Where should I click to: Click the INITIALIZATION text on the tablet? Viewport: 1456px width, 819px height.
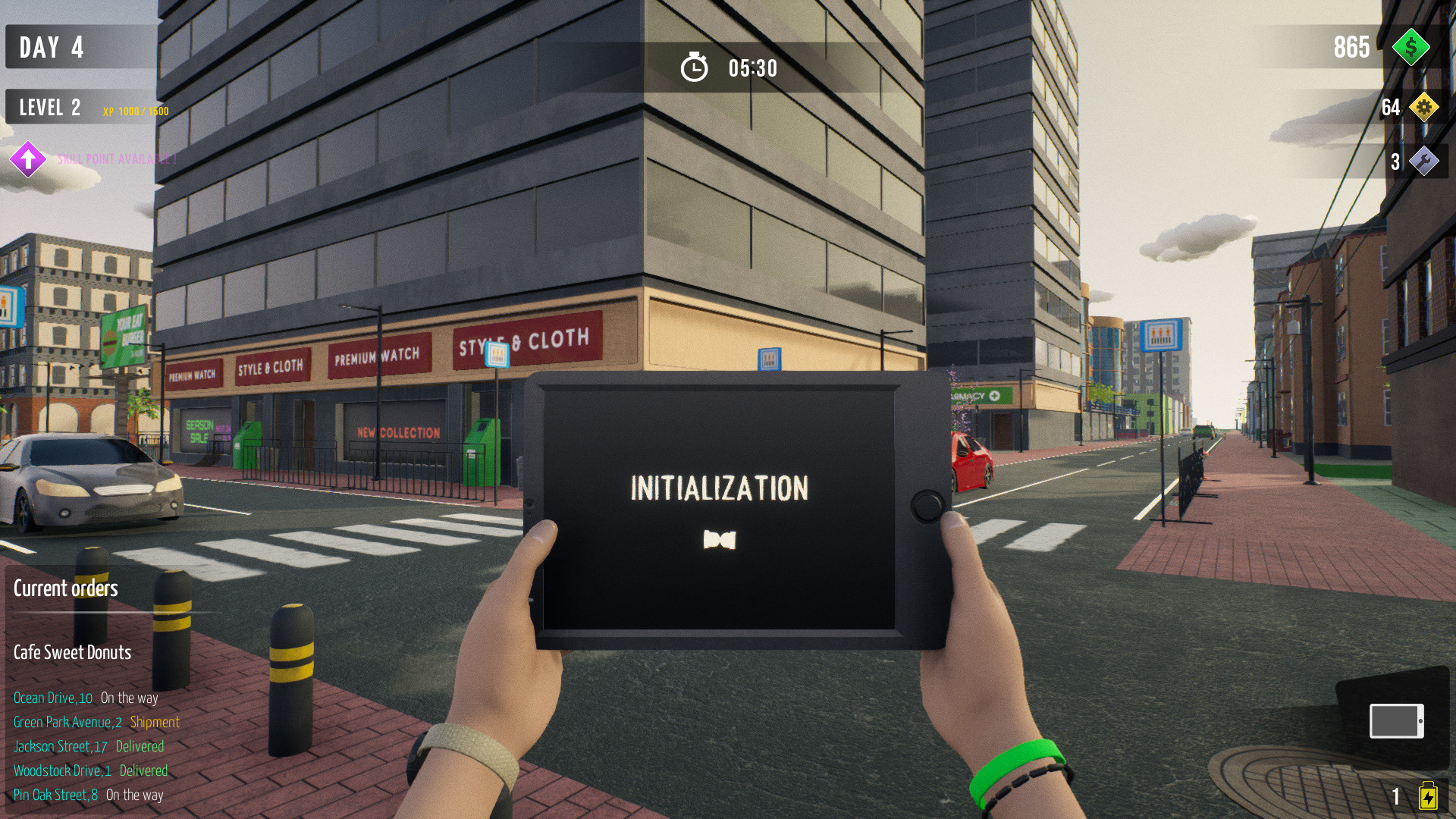pos(719,488)
